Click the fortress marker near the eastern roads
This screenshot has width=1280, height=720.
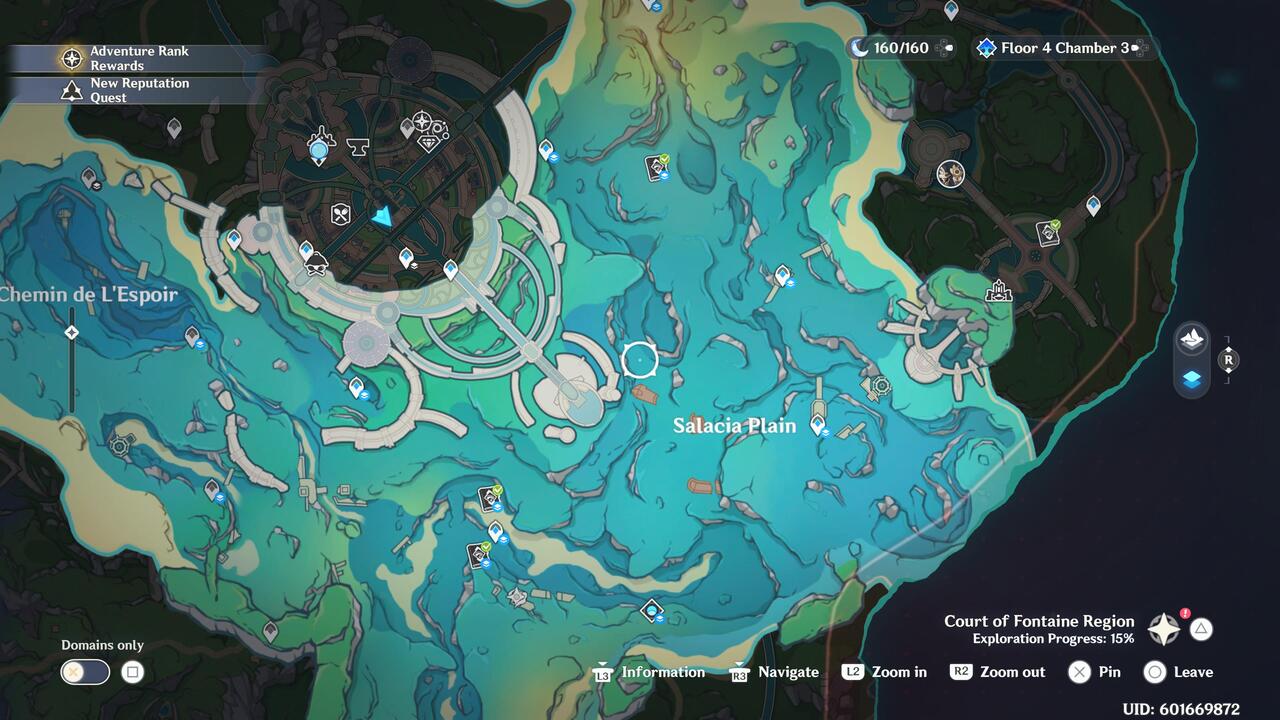tap(996, 291)
